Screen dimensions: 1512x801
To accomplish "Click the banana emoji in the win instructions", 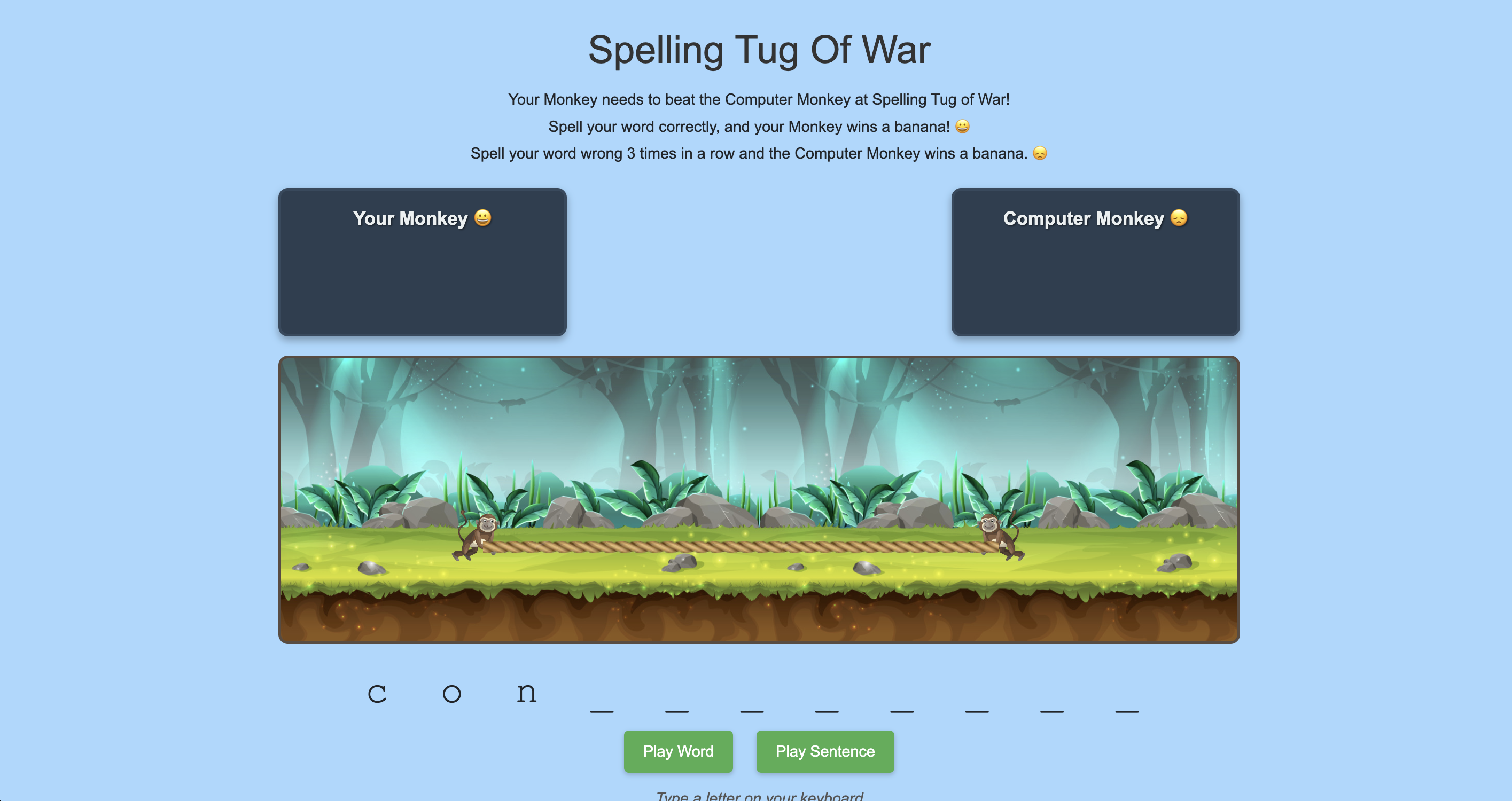I will 963,126.
